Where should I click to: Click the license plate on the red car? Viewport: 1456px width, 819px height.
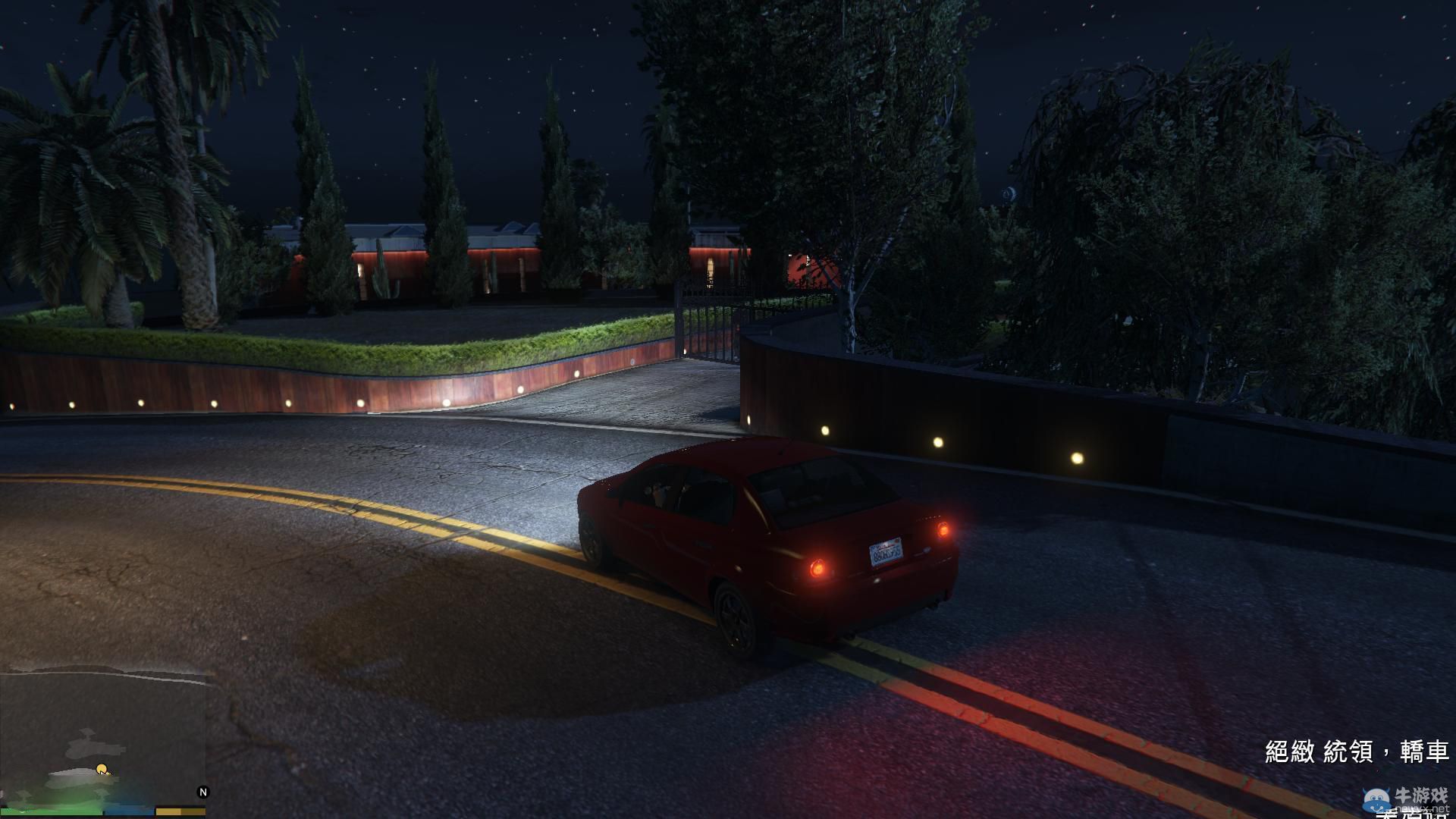[x=887, y=554]
